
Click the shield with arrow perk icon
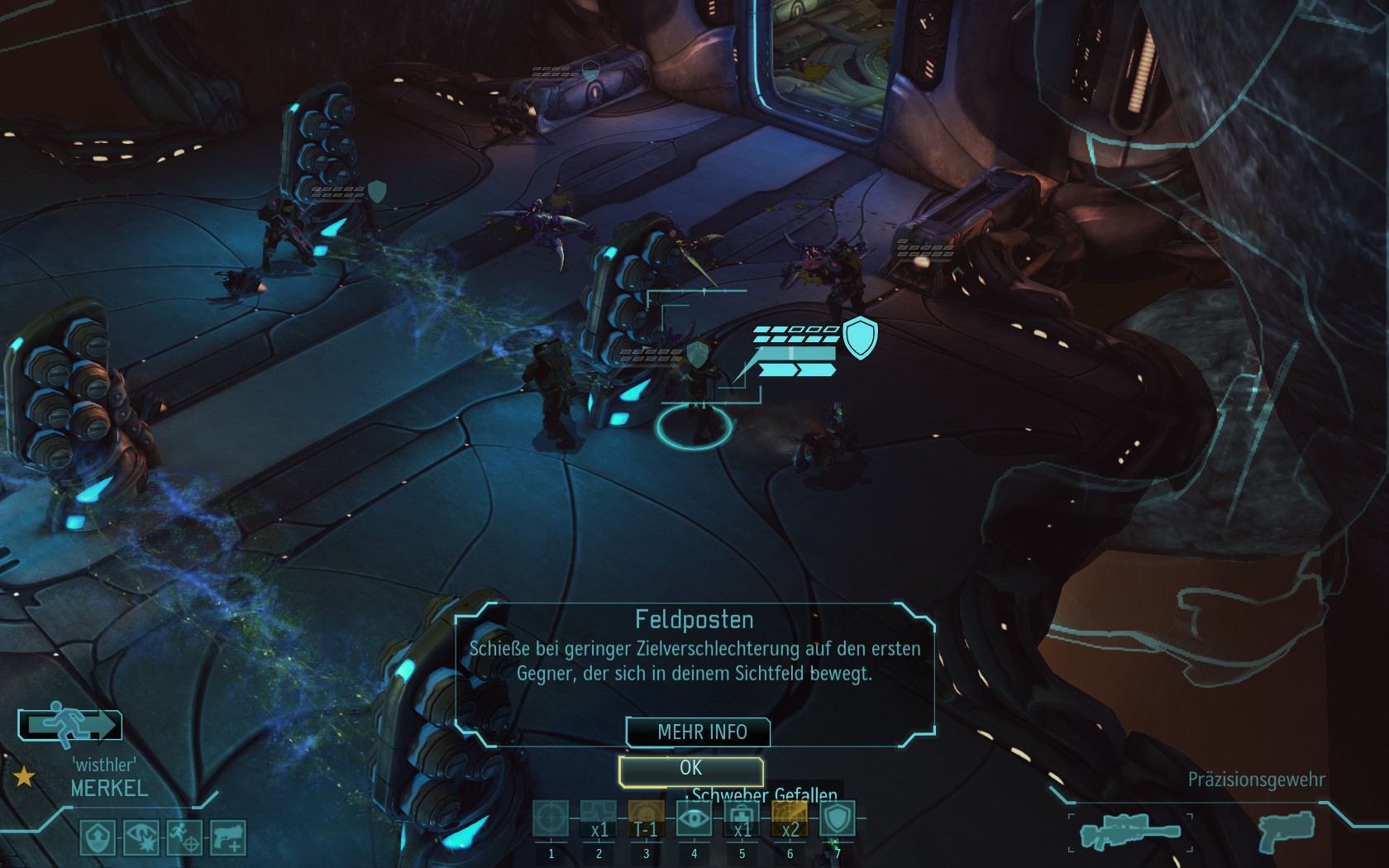pos(98,837)
